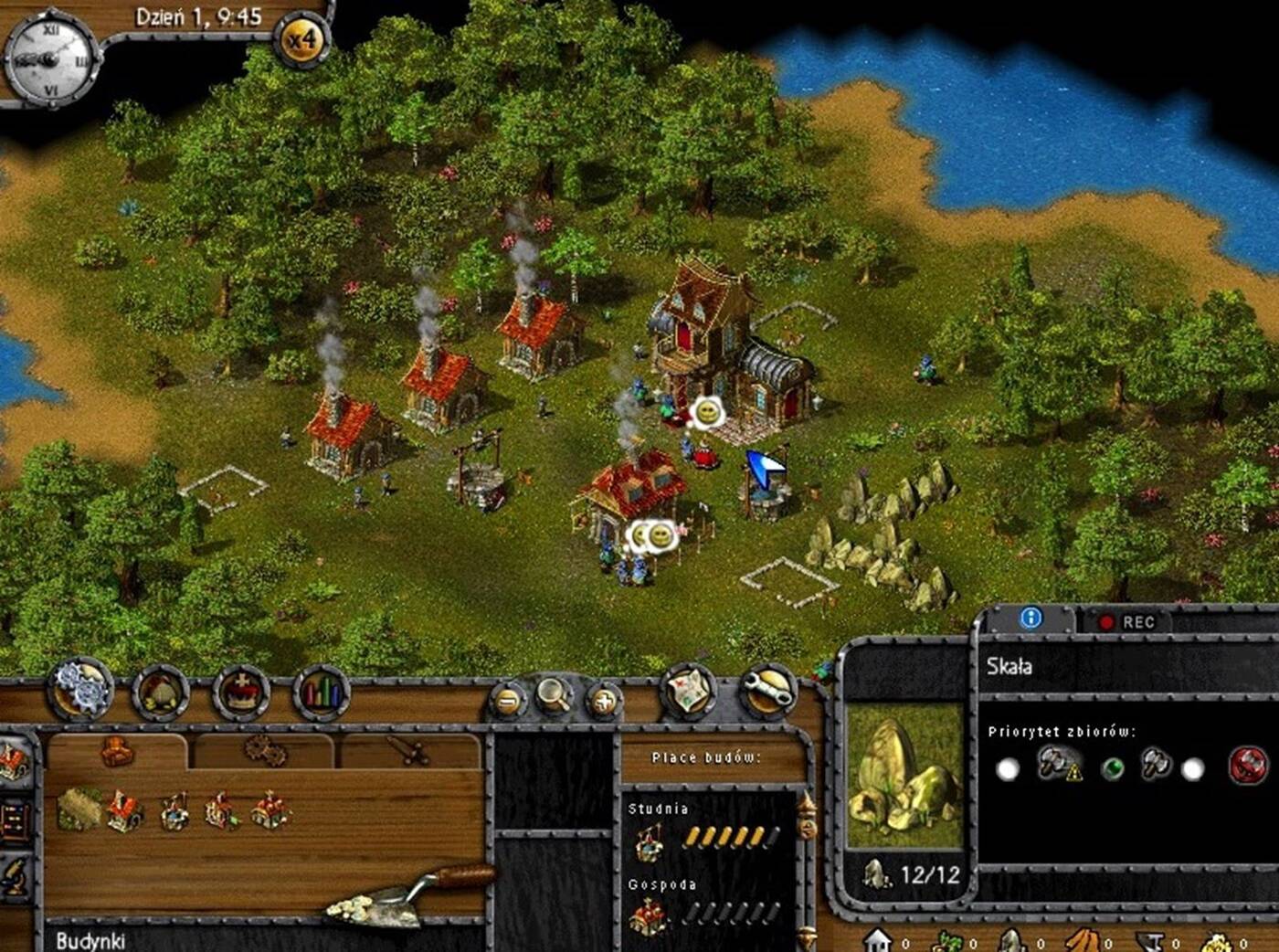Open the blue info tab

tap(1031, 619)
